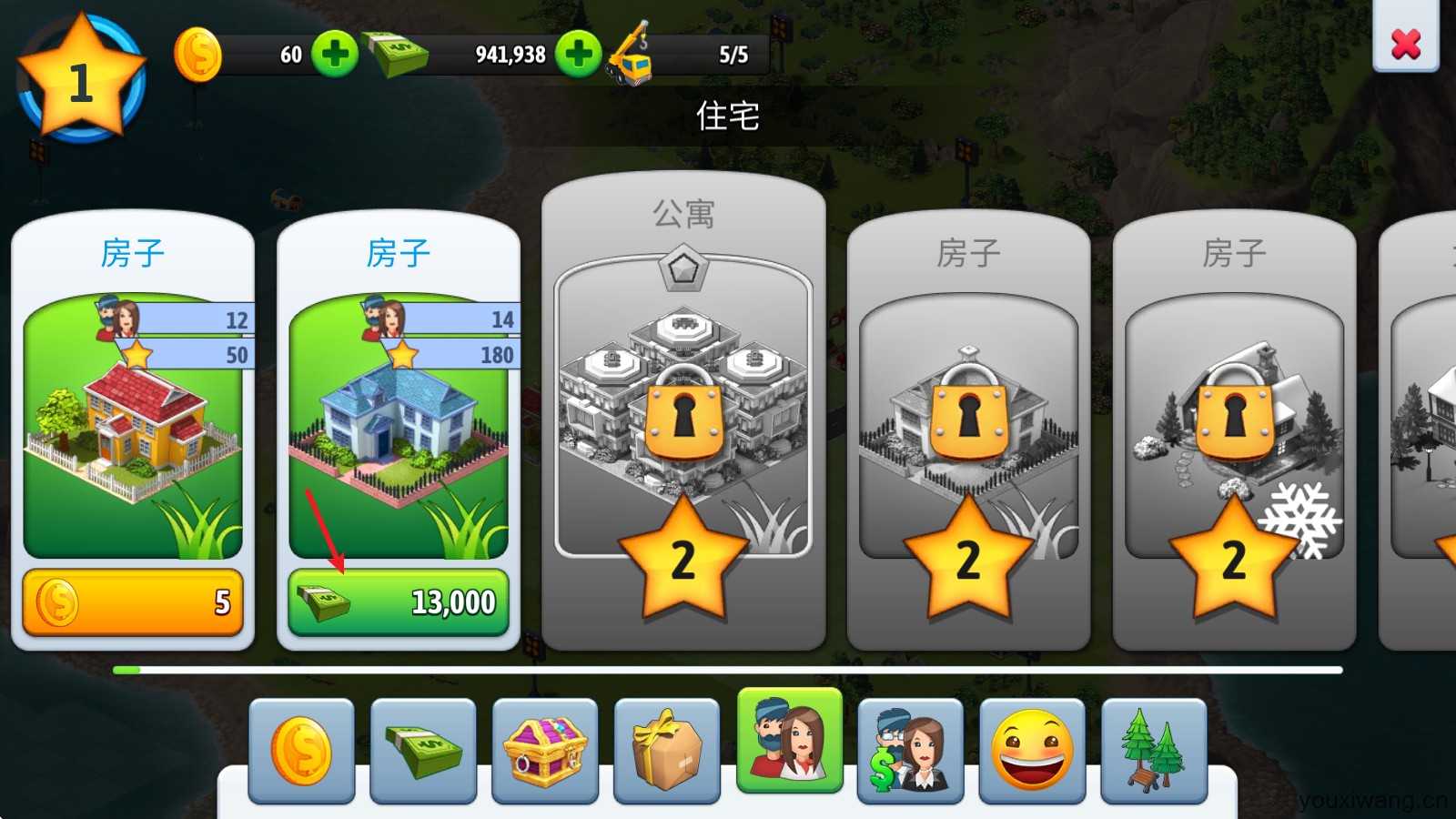Switch to the smiley face category tab
Image resolution: width=1456 pixels, height=819 pixels.
tap(1032, 751)
